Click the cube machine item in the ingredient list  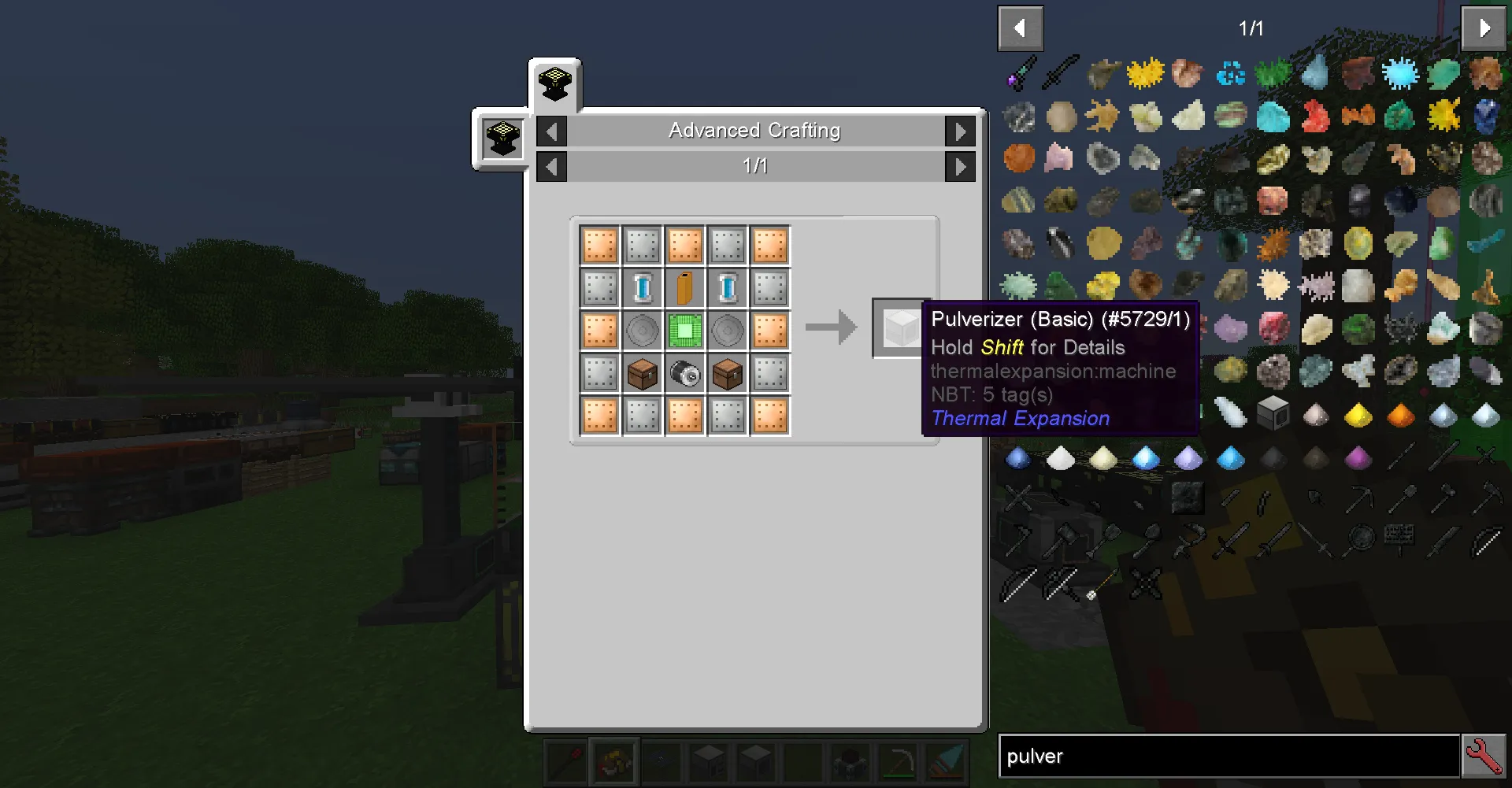(1273, 413)
